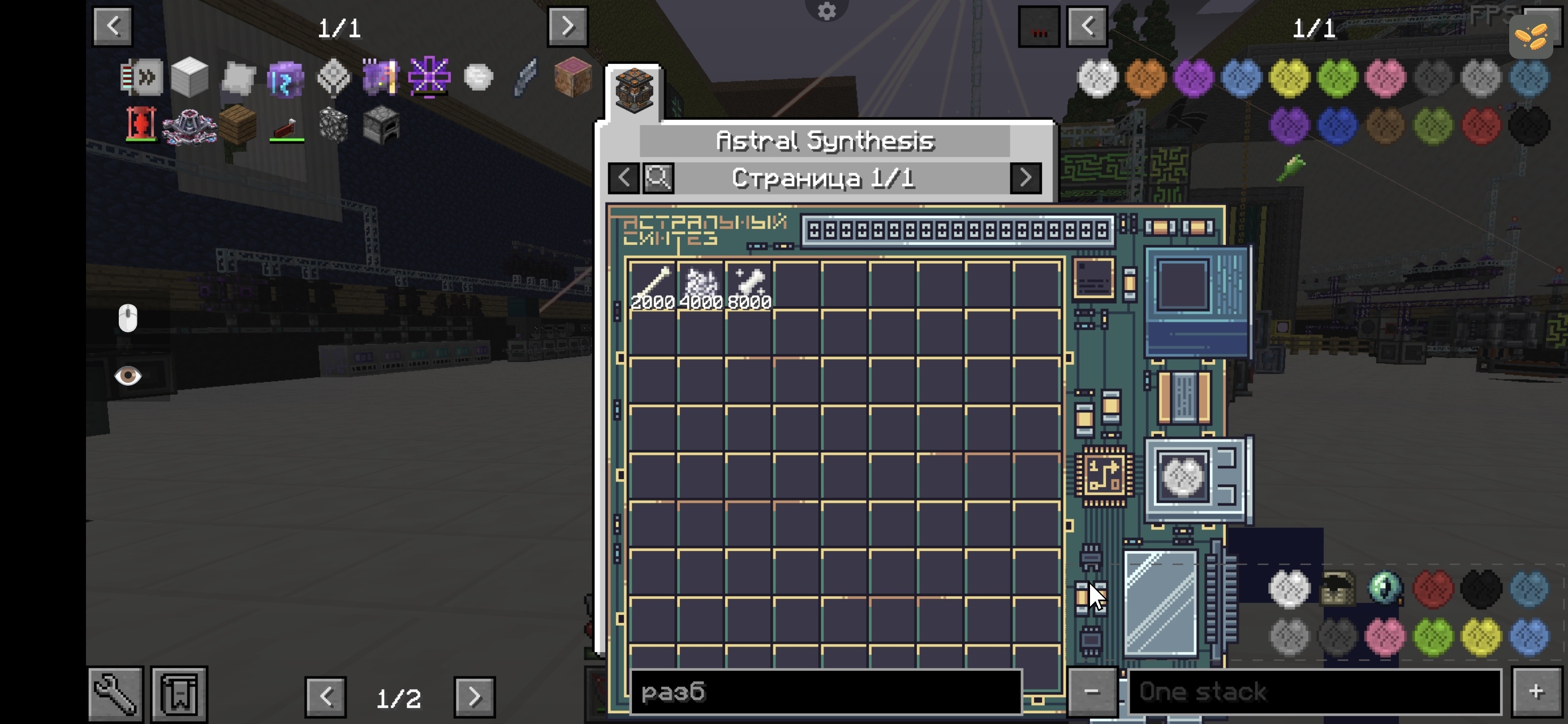Select the bone ingredient marked 8000
Image resolution: width=1568 pixels, height=724 pixels.
749,285
